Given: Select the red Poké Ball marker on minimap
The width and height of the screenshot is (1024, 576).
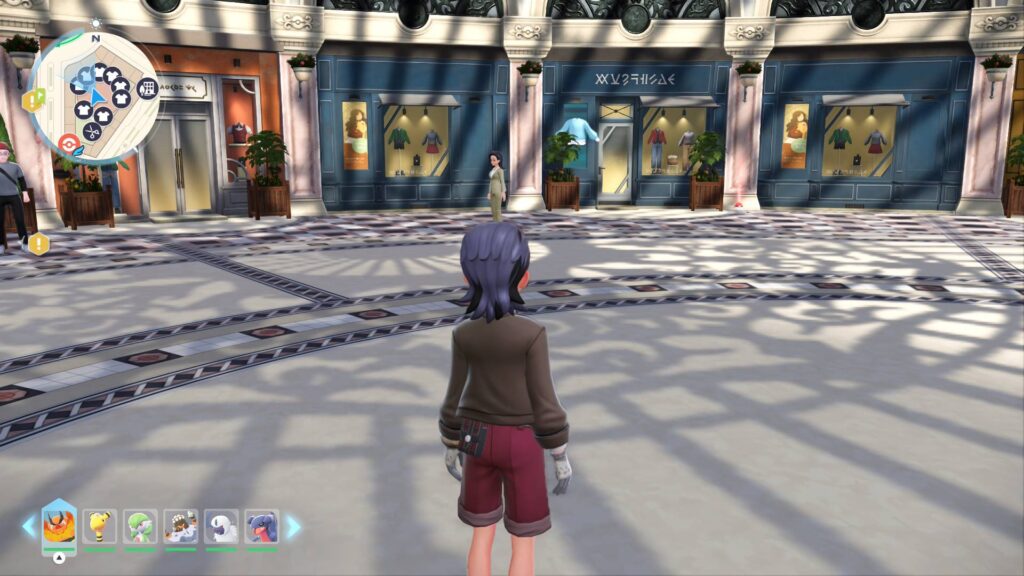Looking at the screenshot, I should point(69,144).
